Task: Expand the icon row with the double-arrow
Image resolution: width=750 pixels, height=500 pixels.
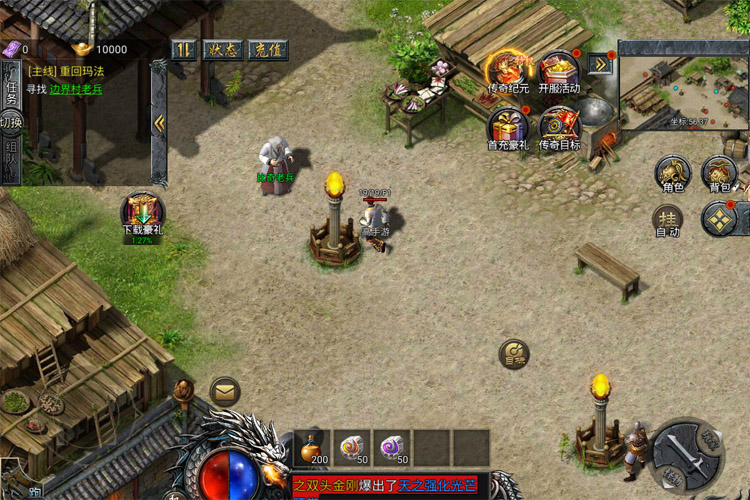Action: (601, 64)
